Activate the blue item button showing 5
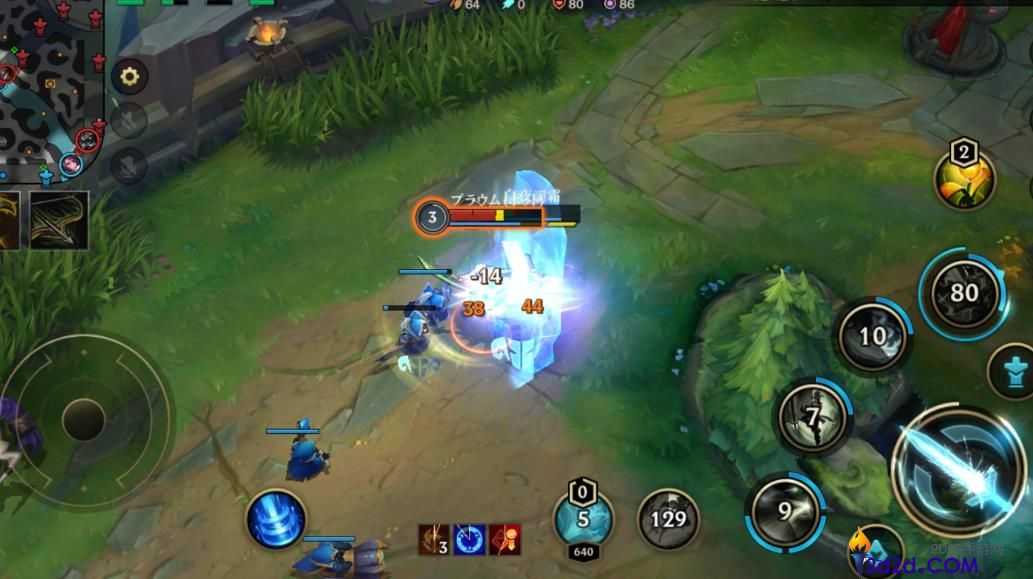 click(x=583, y=519)
